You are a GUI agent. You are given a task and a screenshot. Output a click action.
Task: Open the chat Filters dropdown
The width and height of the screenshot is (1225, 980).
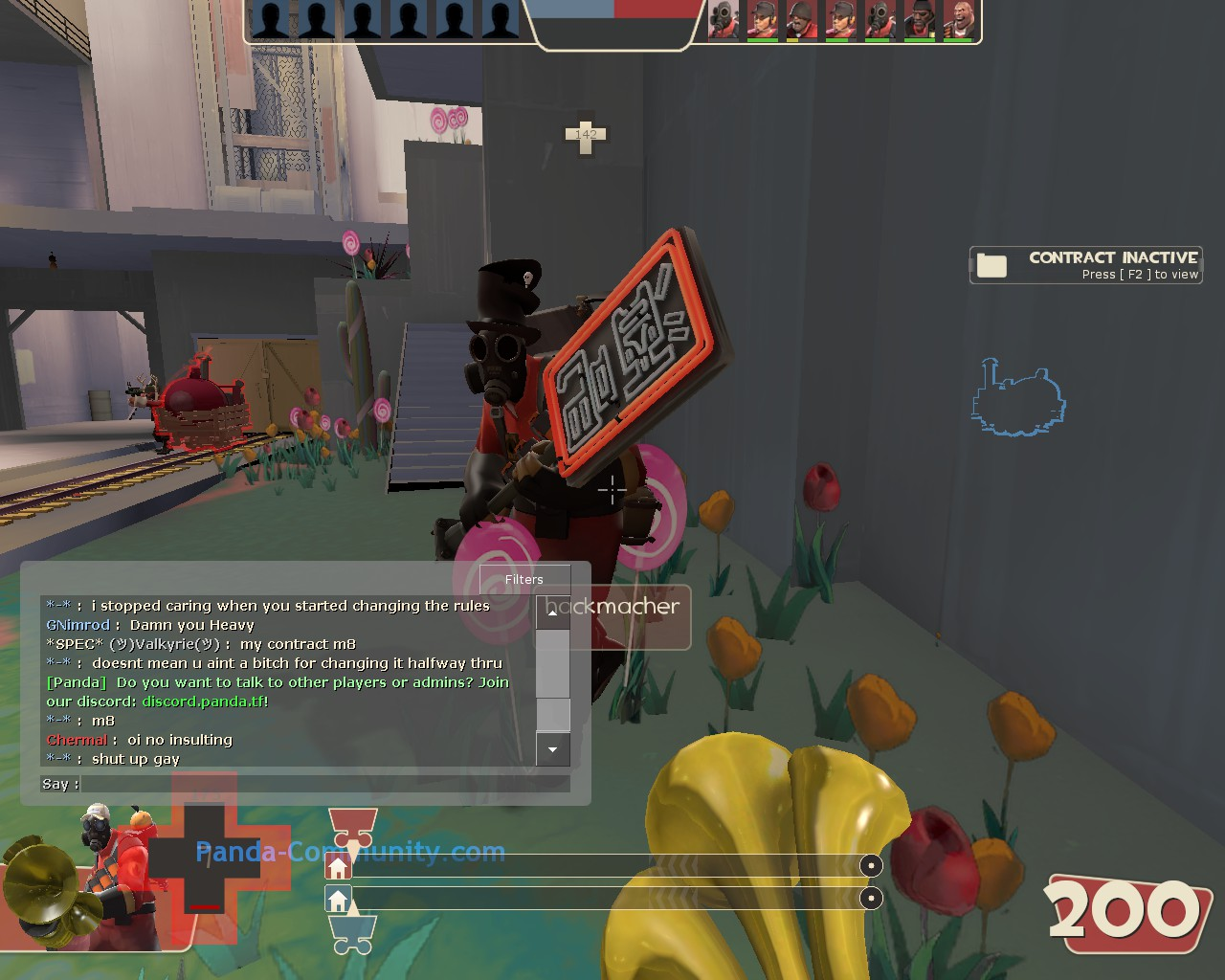tap(523, 579)
